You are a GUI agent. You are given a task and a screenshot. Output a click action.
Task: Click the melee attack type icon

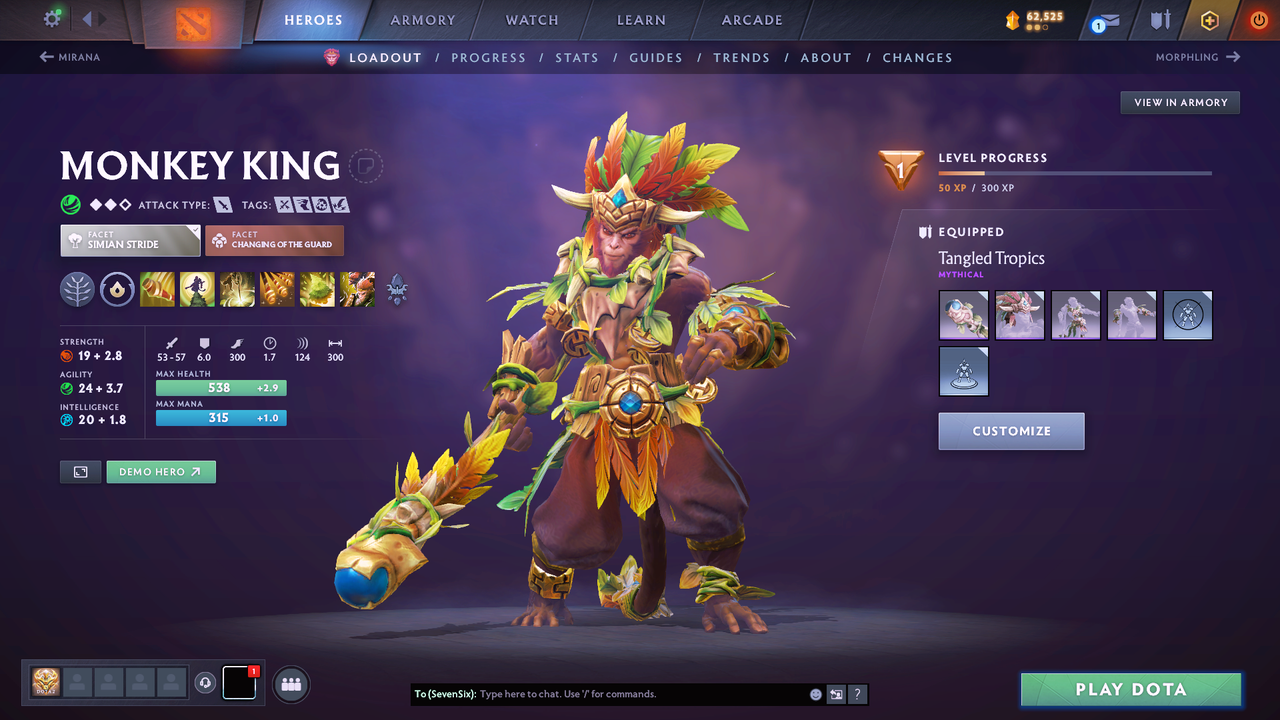click(221, 204)
